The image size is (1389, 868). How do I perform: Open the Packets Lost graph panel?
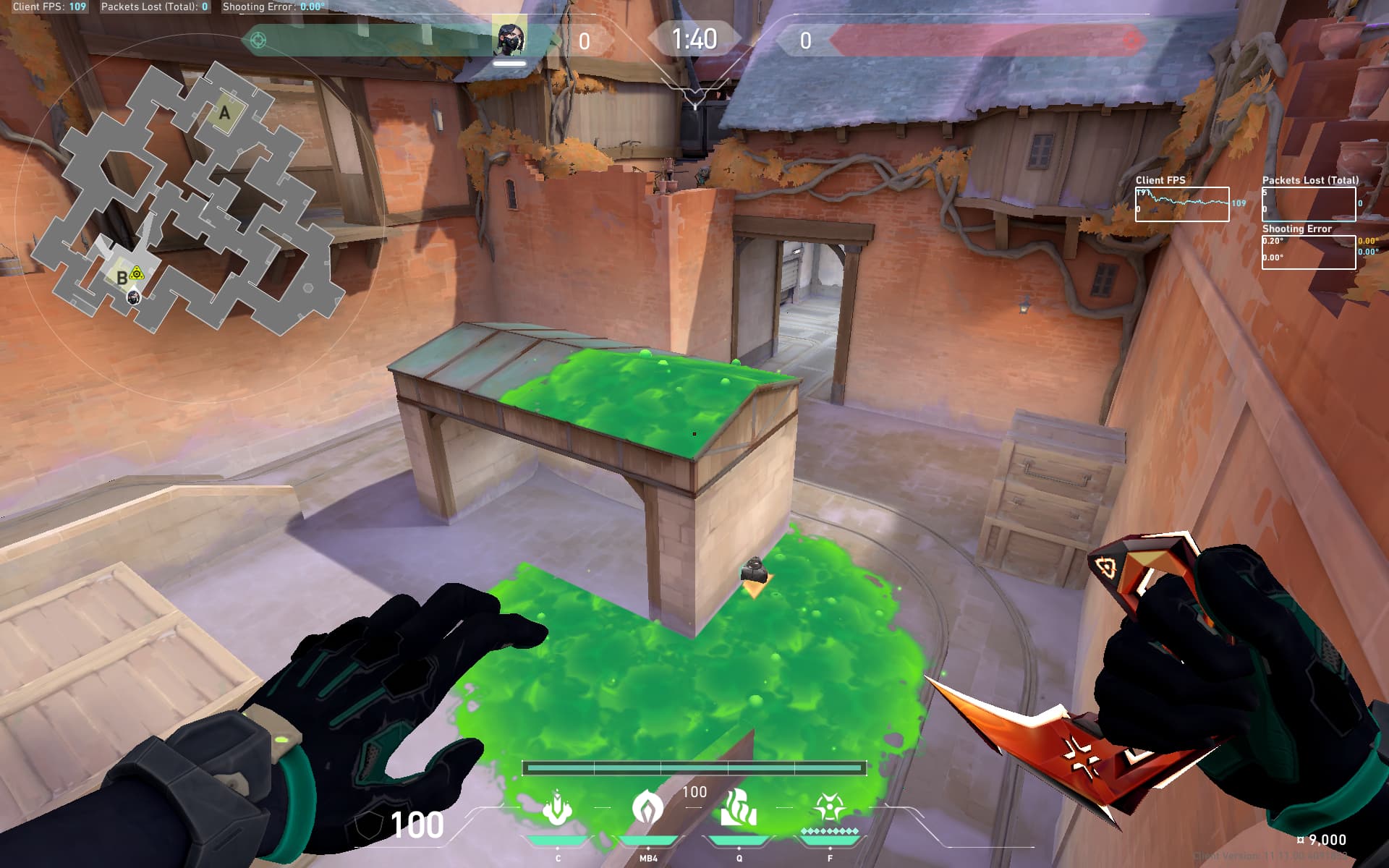tap(1308, 205)
